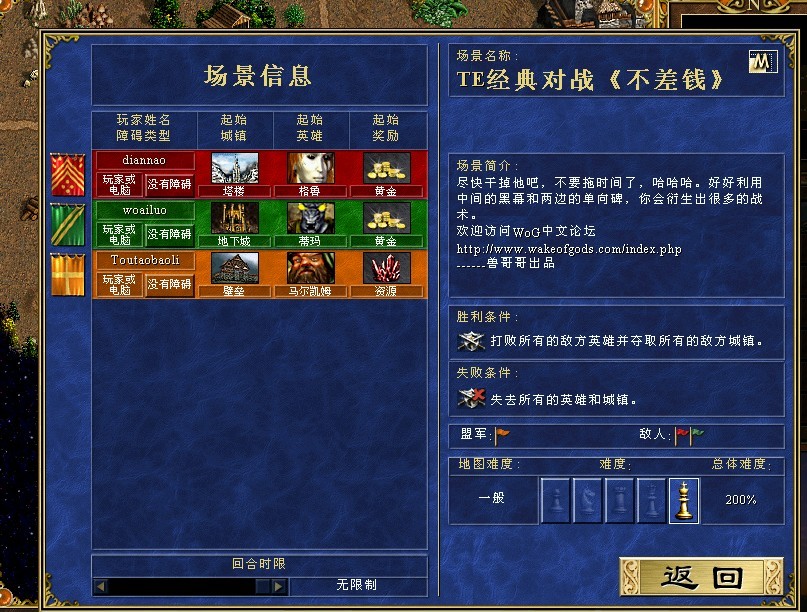The width and height of the screenshot is (807, 612).
Task: Select the knight chess piece difficulty
Action: coord(588,500)
